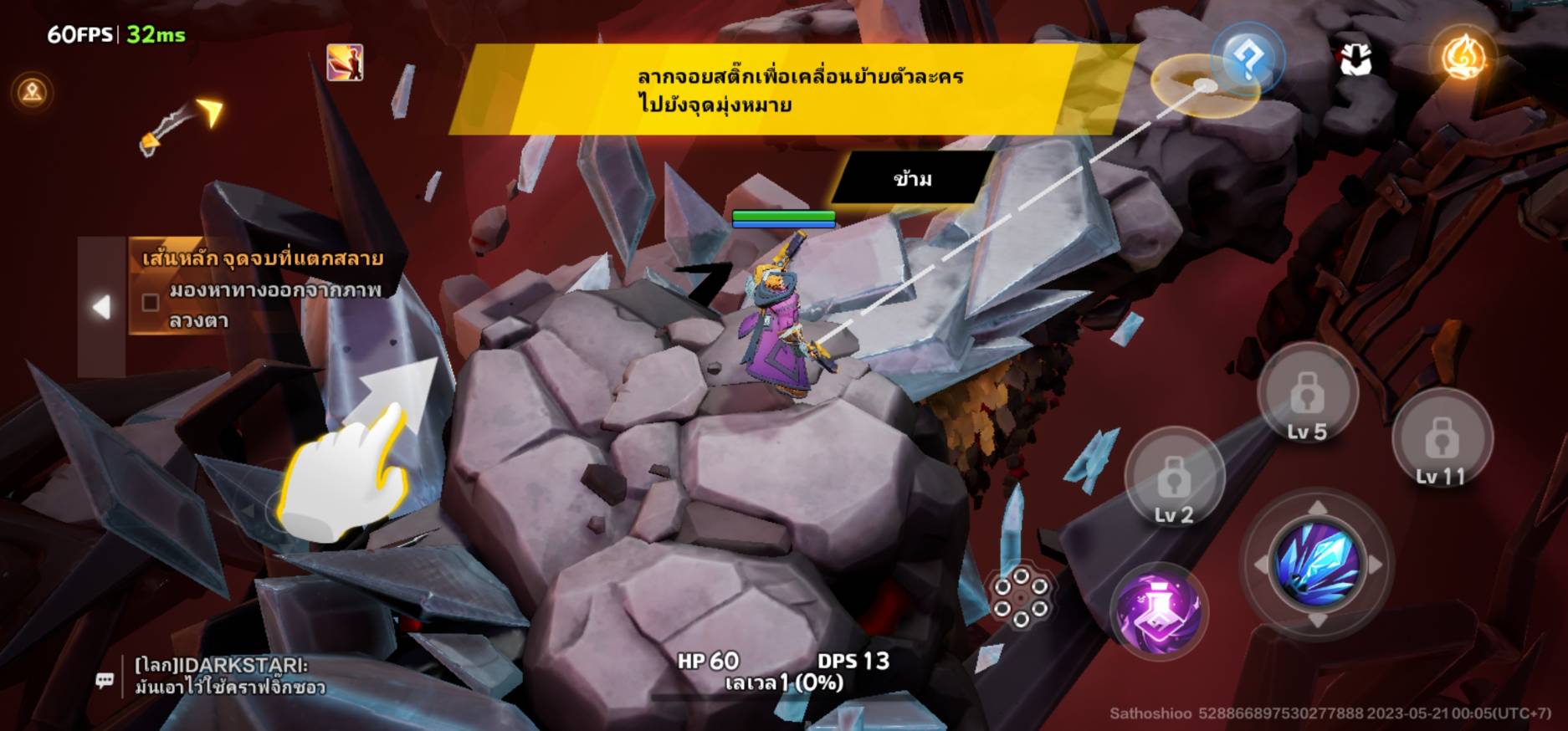Image resolution: width=1568 pixels, height=731 pixels.
Task: Collapse the quest tracker with the left arrow
Action: click(101, 307)
